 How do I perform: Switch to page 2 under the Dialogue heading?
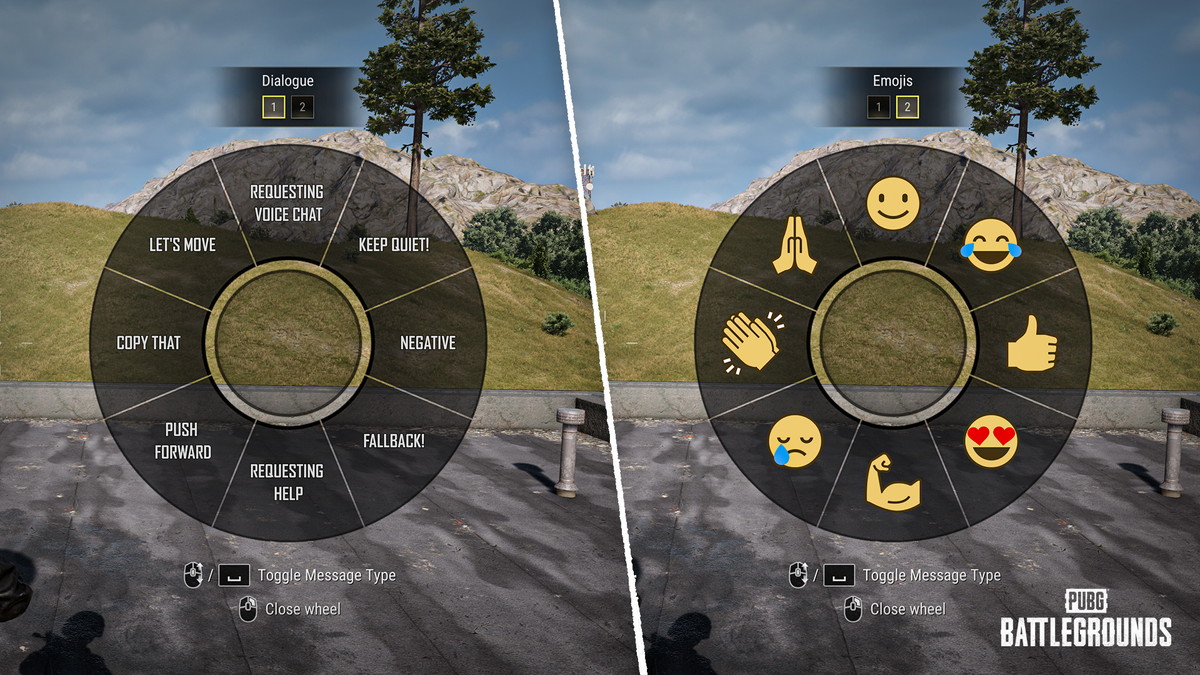pos(302,108)
